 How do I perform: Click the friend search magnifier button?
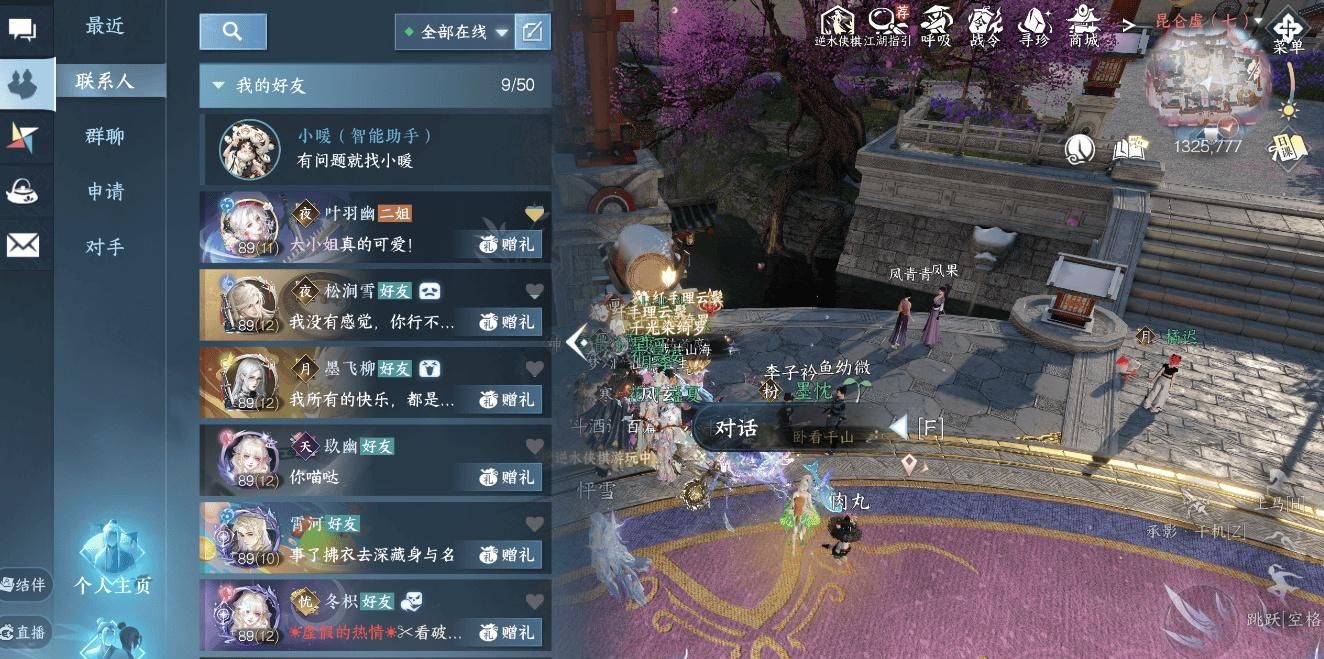coord(233,32)
